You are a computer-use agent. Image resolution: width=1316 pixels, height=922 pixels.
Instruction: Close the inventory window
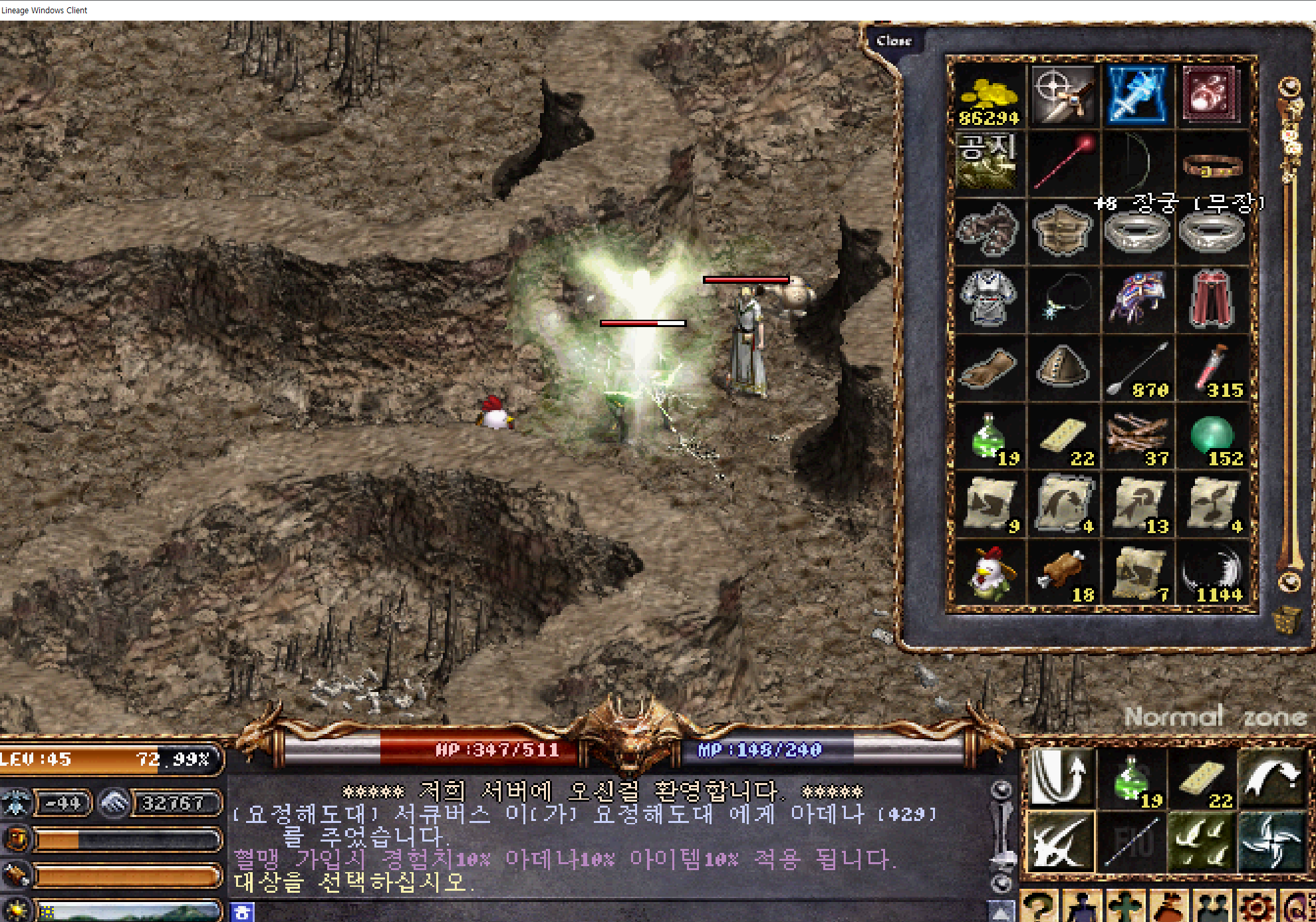[x=893, y=41]
